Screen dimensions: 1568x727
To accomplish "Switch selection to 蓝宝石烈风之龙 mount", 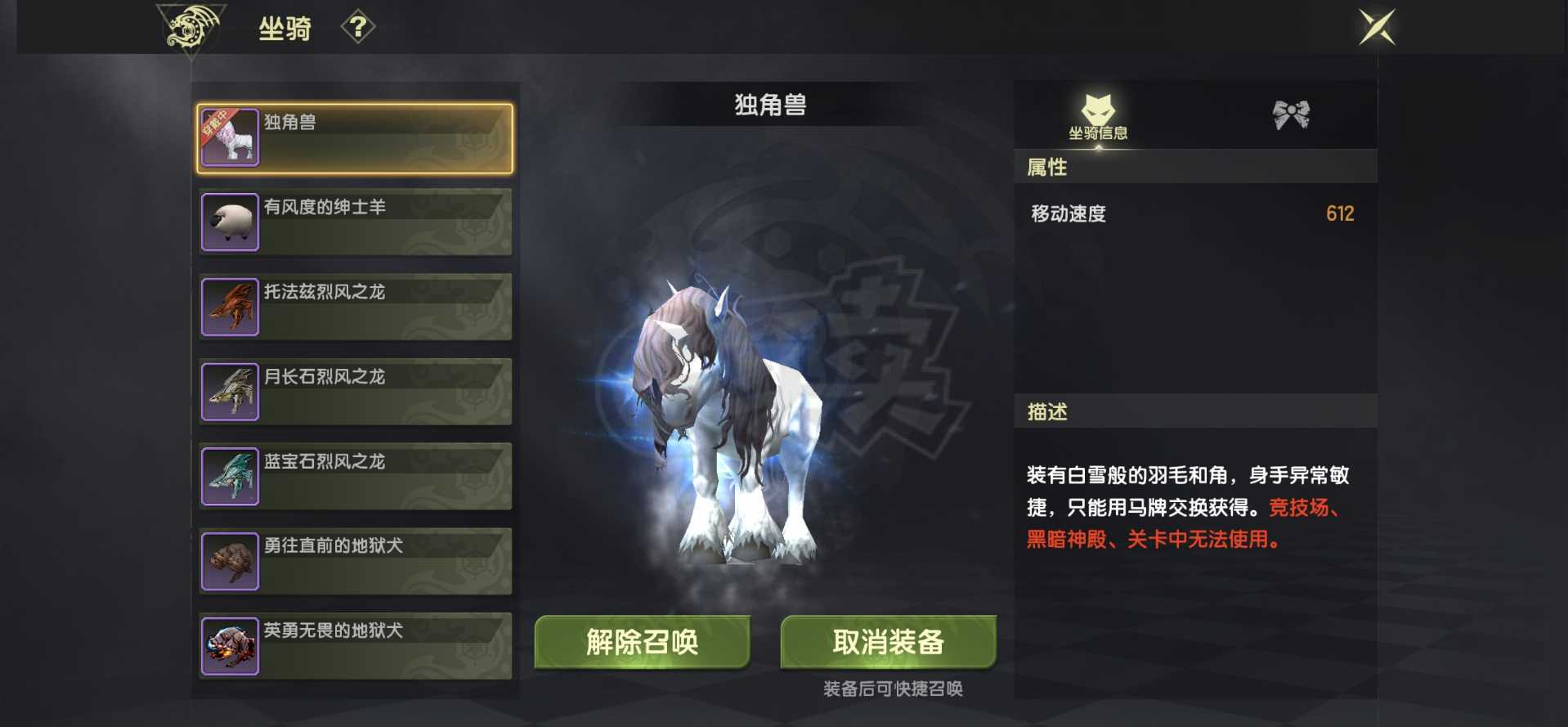I will (x=355, y=476).
